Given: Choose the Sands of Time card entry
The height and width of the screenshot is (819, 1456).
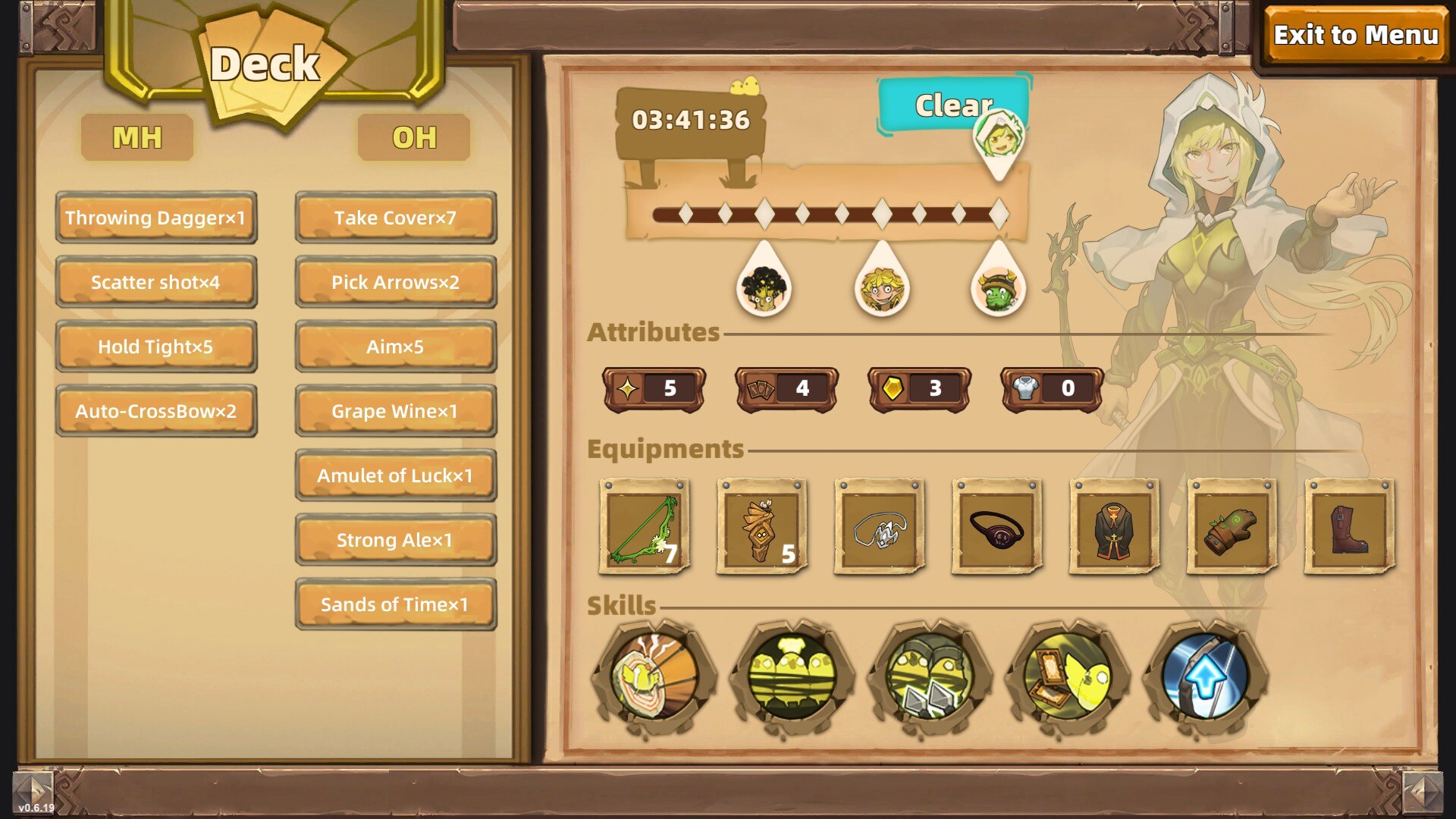Looking at the screenshot, I should pyautogui.click(x=395, y=604).
